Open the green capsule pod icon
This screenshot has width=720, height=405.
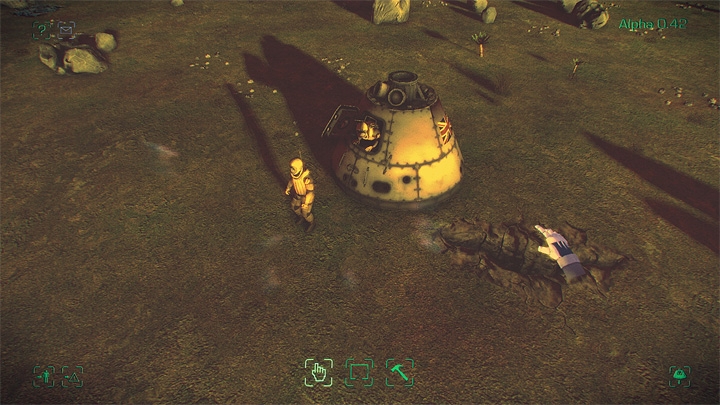click(x=679, y=376)
